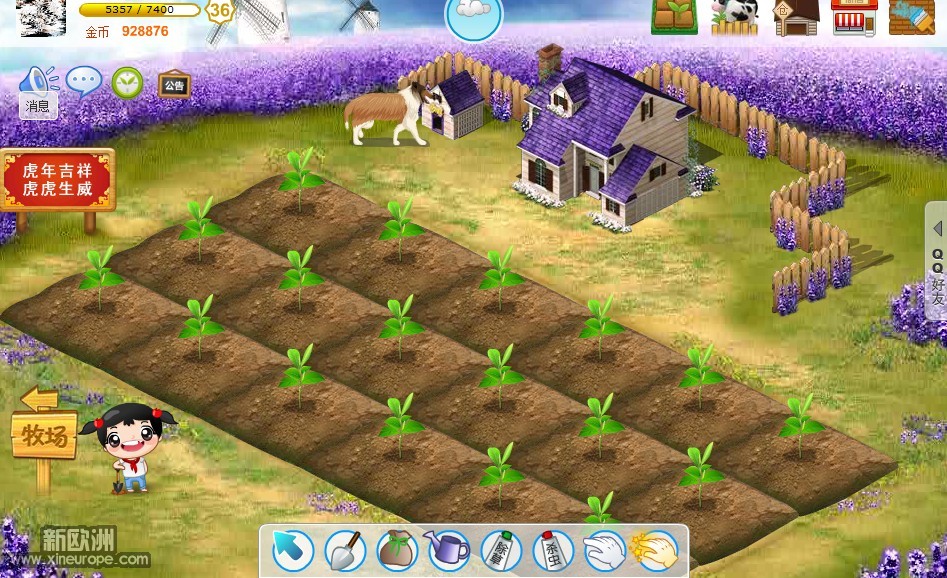Pick the shovel tool
The height and width of the screenshot is (578, 947).
(x=346, y=550)
